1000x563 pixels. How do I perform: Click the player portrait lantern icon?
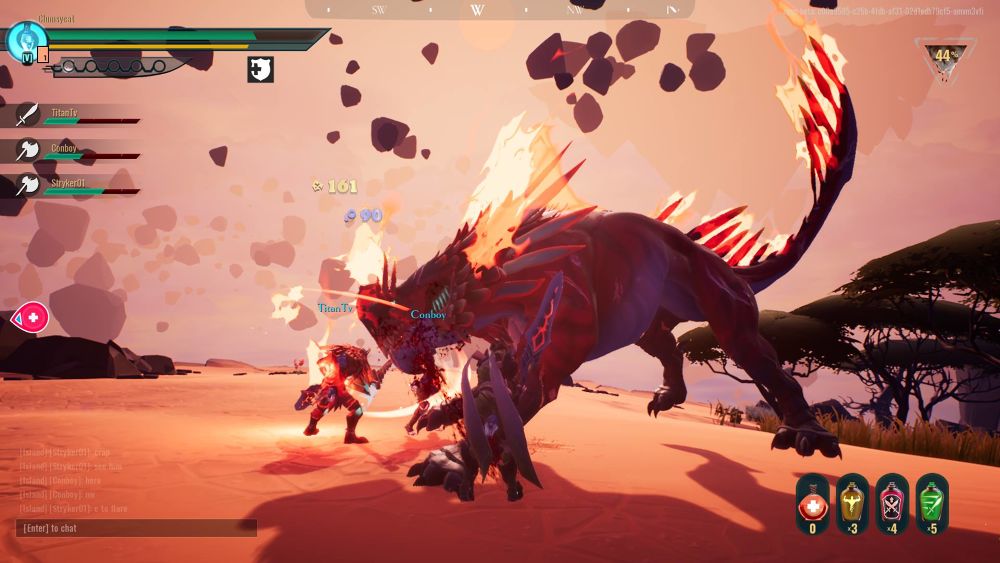[x=24, y=42]
